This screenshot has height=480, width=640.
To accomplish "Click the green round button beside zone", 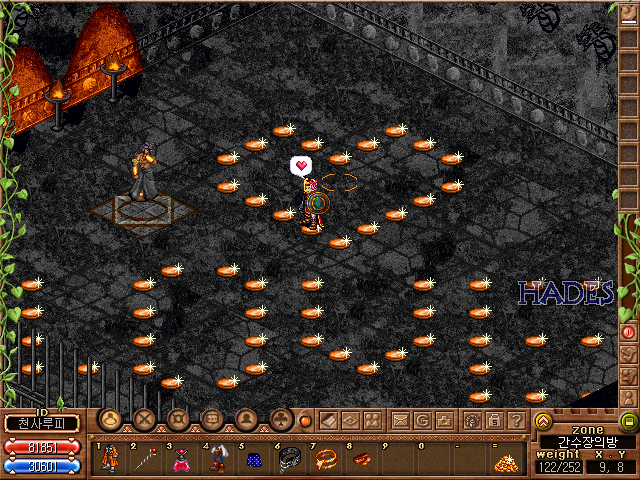I will click(x=629, y=421).
